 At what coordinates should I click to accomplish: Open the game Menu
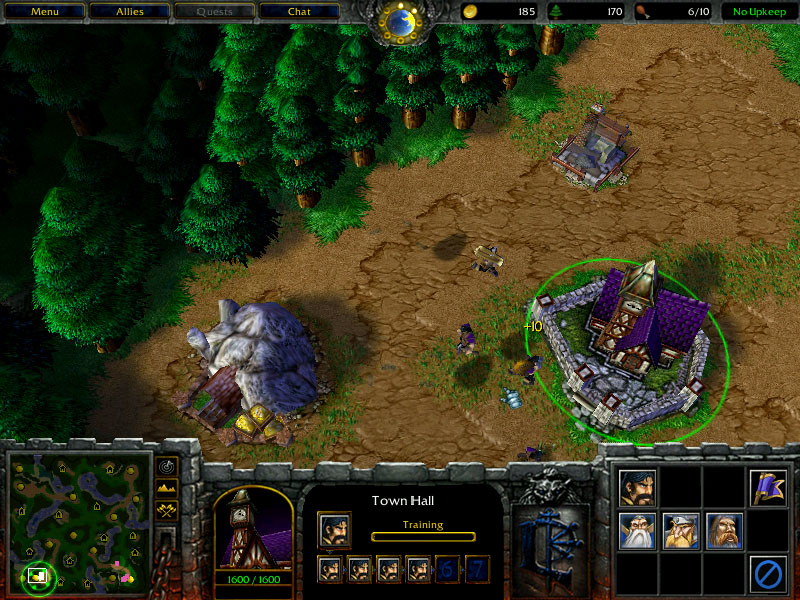point(44,12)
